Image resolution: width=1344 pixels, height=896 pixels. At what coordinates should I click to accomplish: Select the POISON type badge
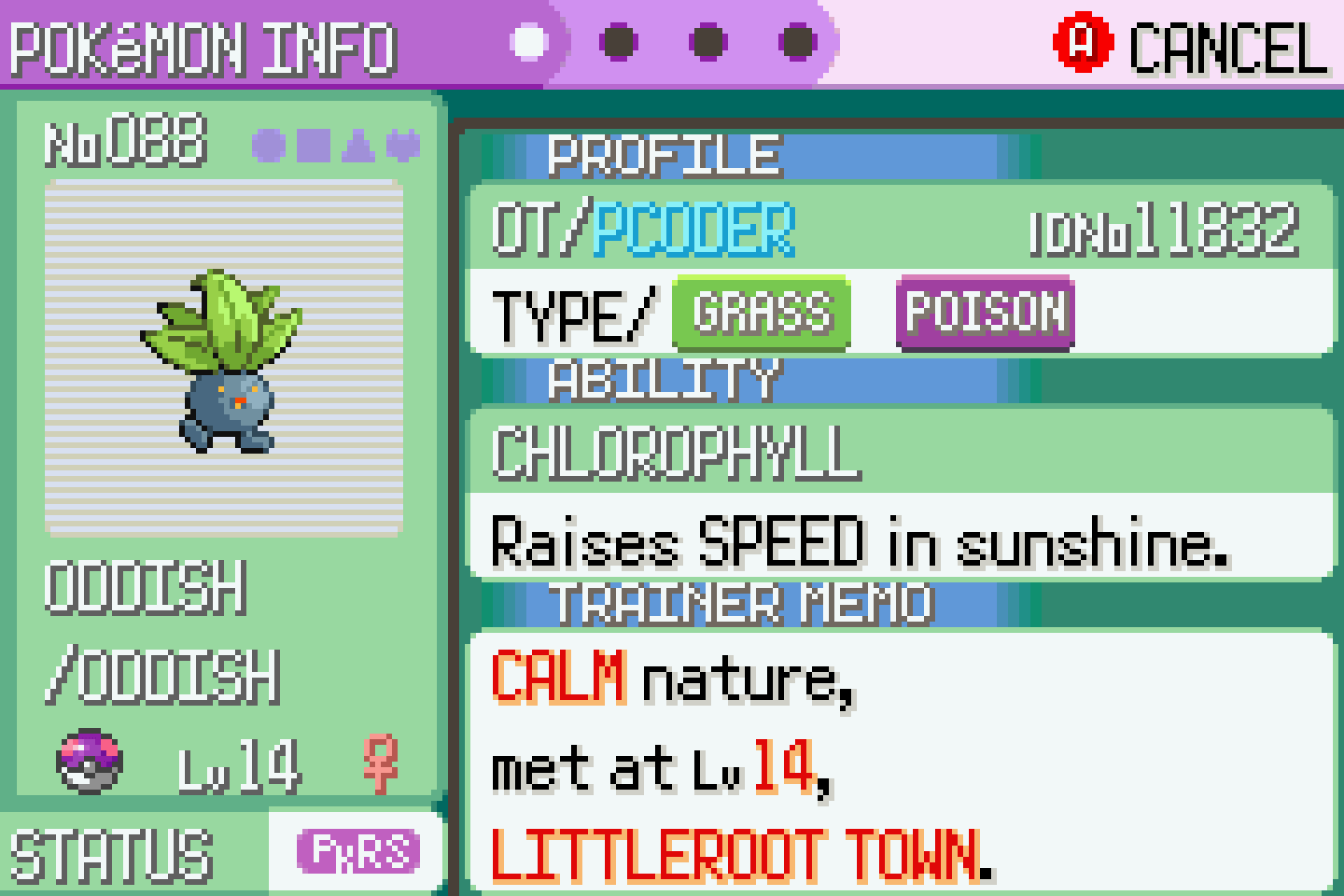(x=985, y=314)
